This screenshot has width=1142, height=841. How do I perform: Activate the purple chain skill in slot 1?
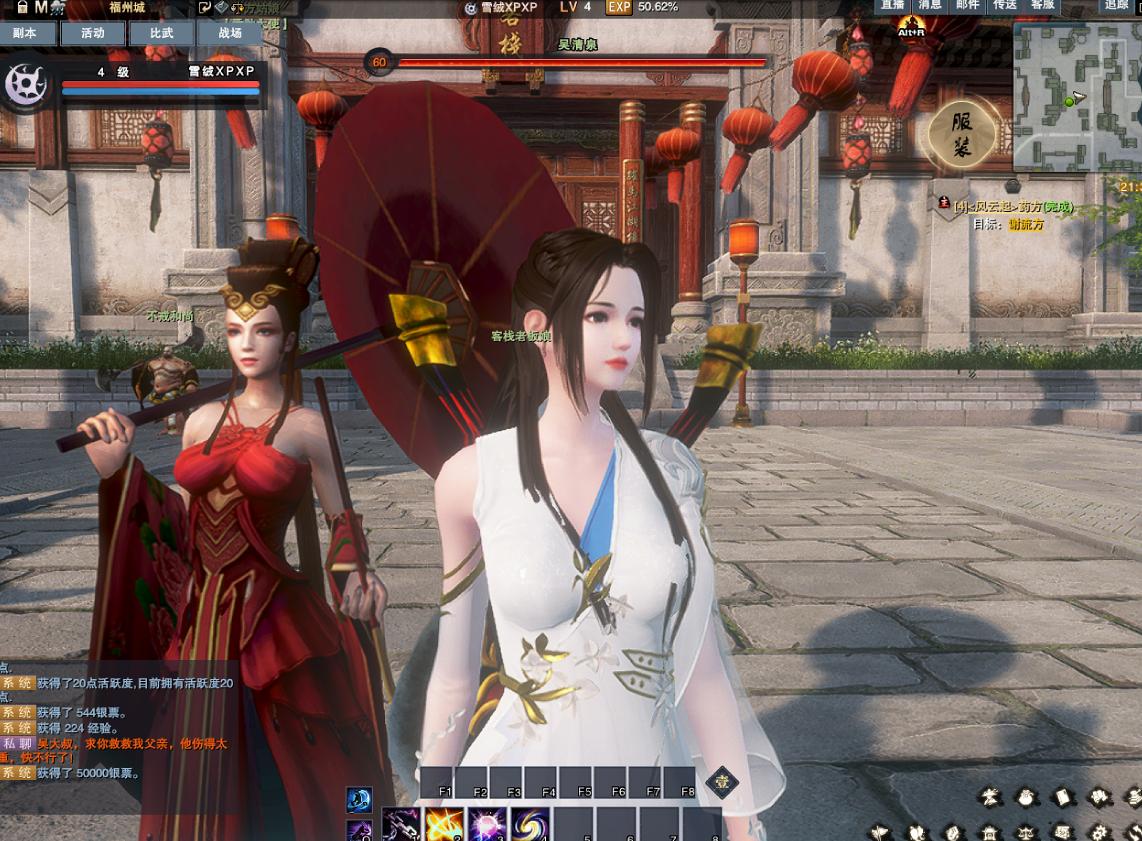coord(400,826)
